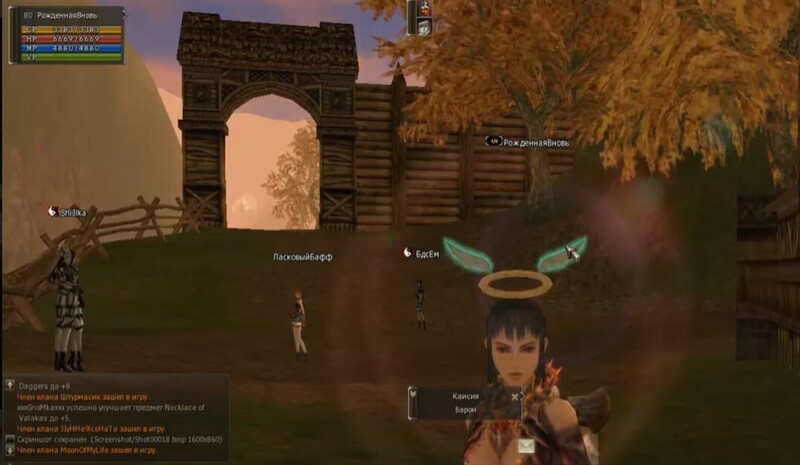Click the chat scroll-up arrow button

9,384
